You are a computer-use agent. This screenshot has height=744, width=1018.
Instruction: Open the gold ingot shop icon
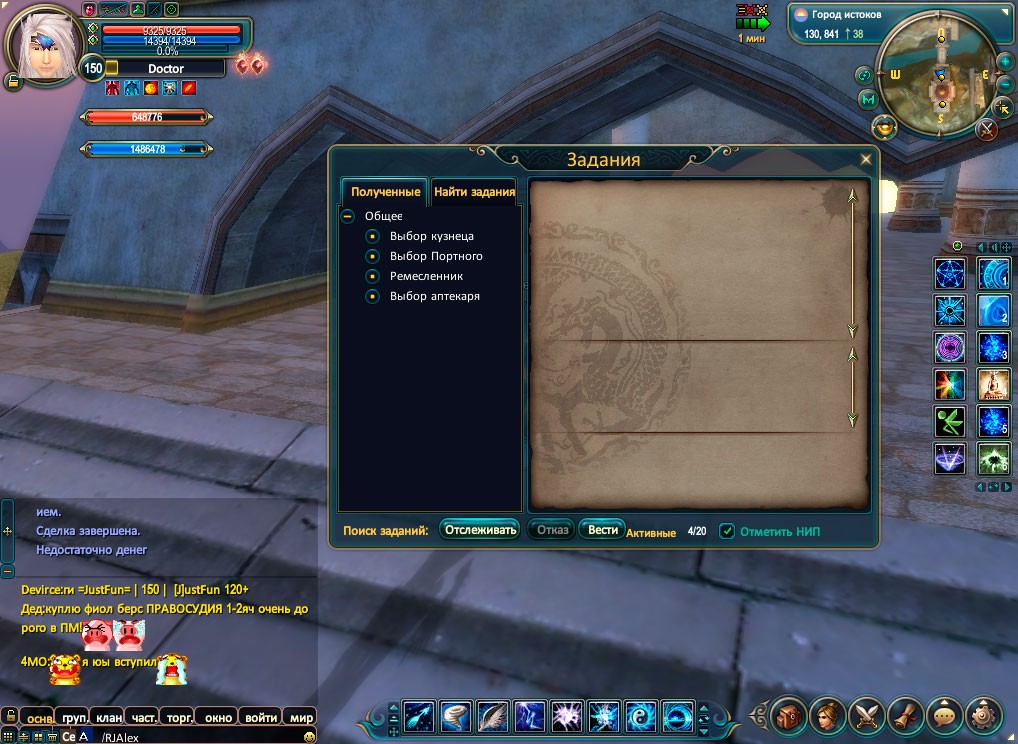click(884, 127)
